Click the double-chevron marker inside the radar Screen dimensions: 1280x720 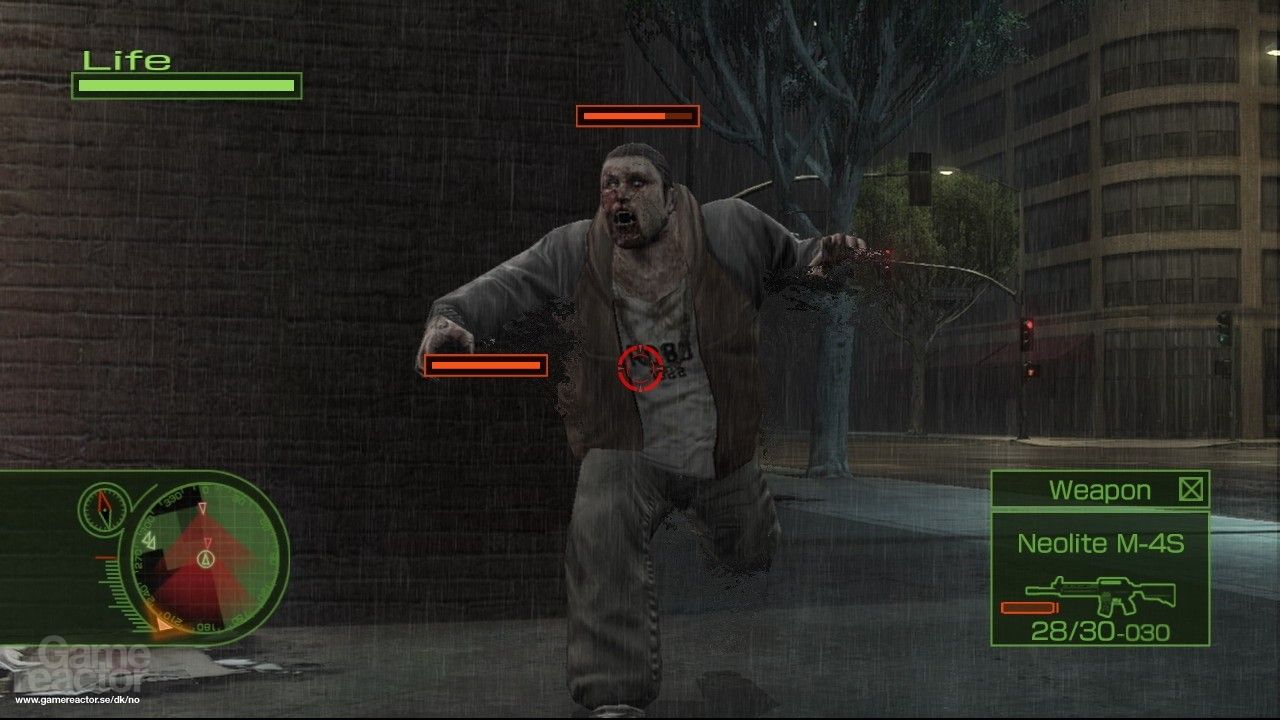tap(150, 539)
